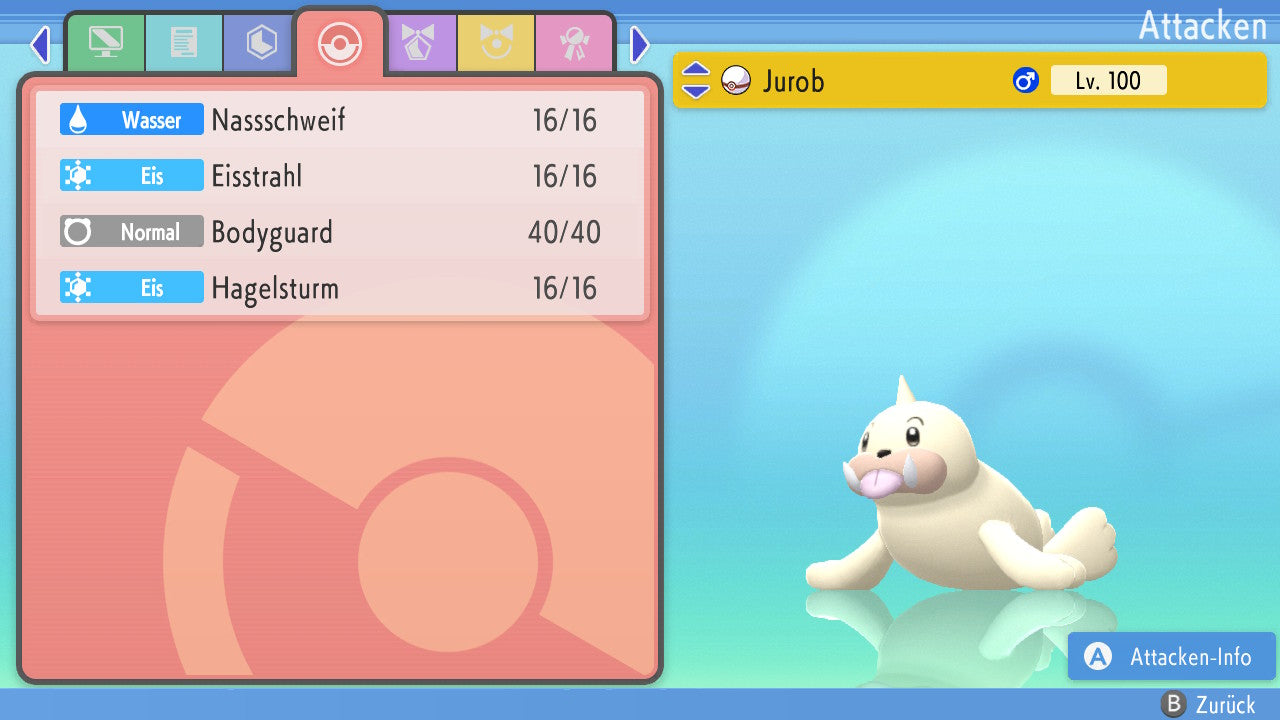Select the move Nassschweif
Screen dimensions: 1280x720
(340, 120)
